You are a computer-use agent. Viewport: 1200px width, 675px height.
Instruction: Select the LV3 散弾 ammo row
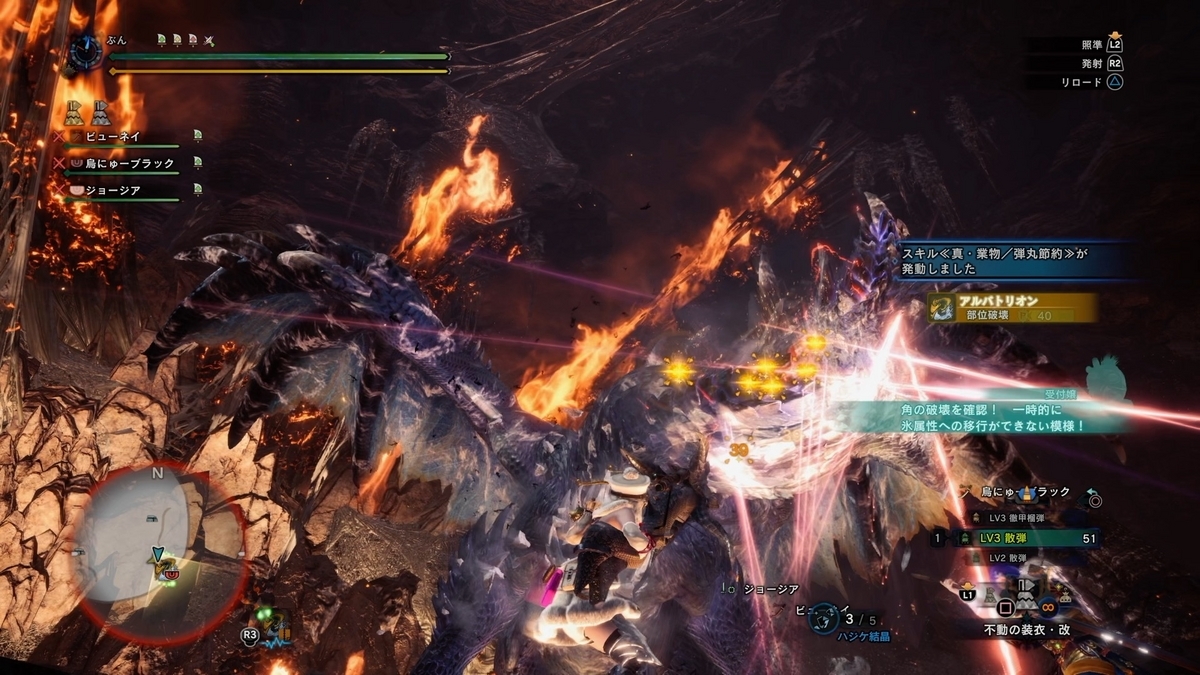coord(1017,539)
